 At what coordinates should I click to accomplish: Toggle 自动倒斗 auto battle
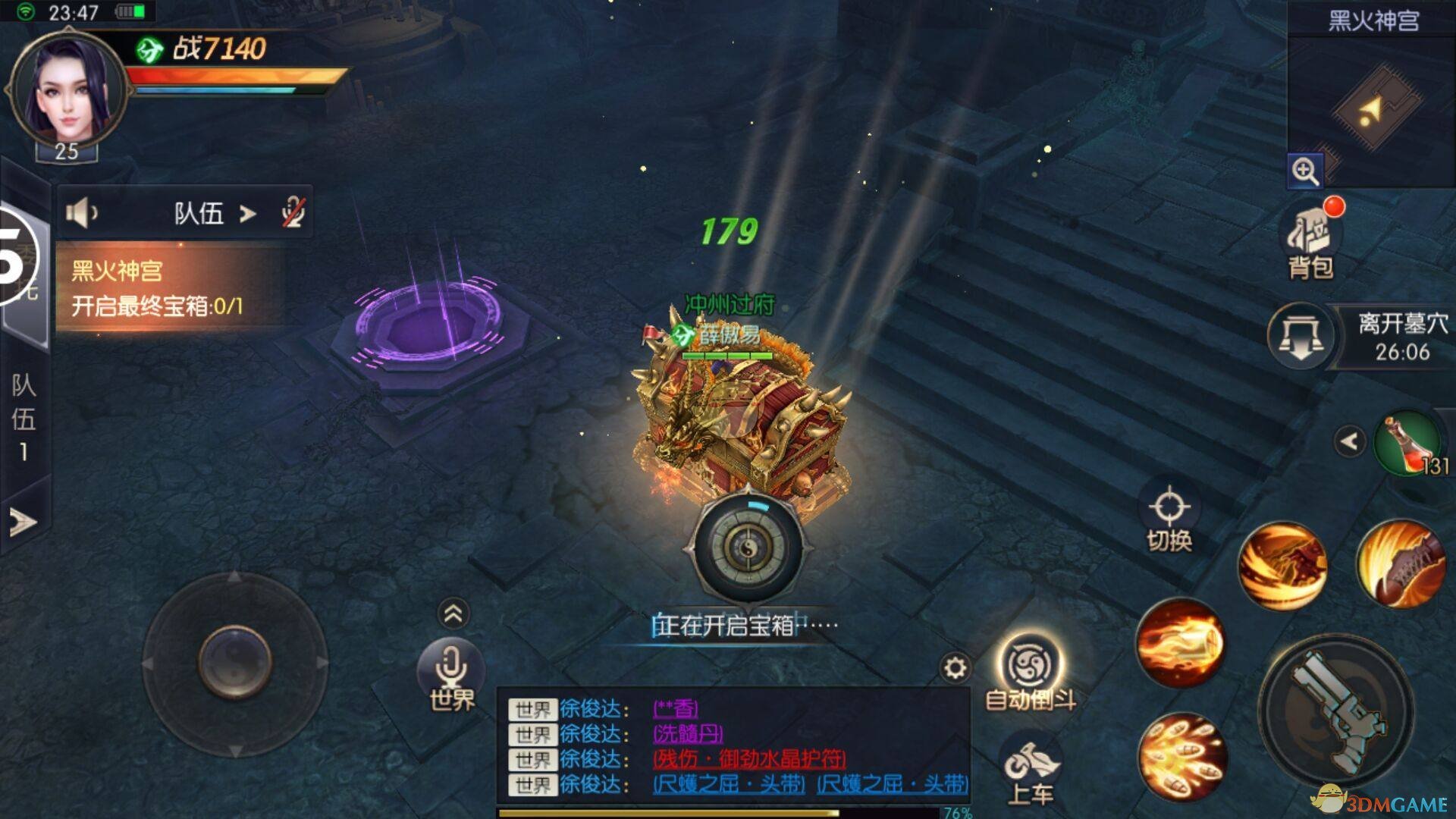1031,671
